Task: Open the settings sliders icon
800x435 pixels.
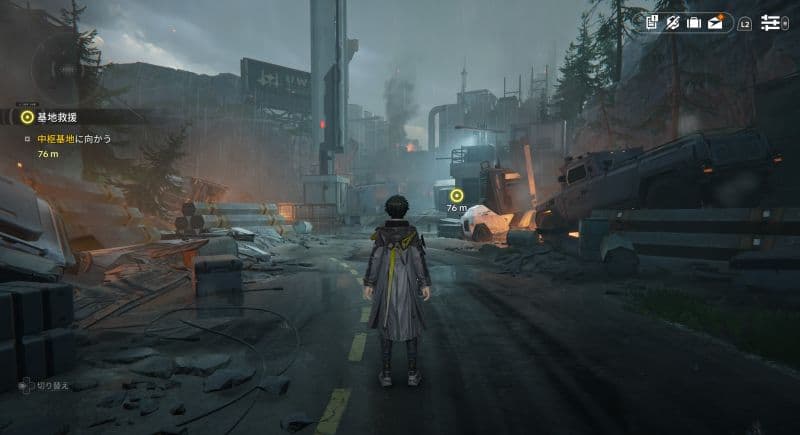Action: (x=770, y=22)
